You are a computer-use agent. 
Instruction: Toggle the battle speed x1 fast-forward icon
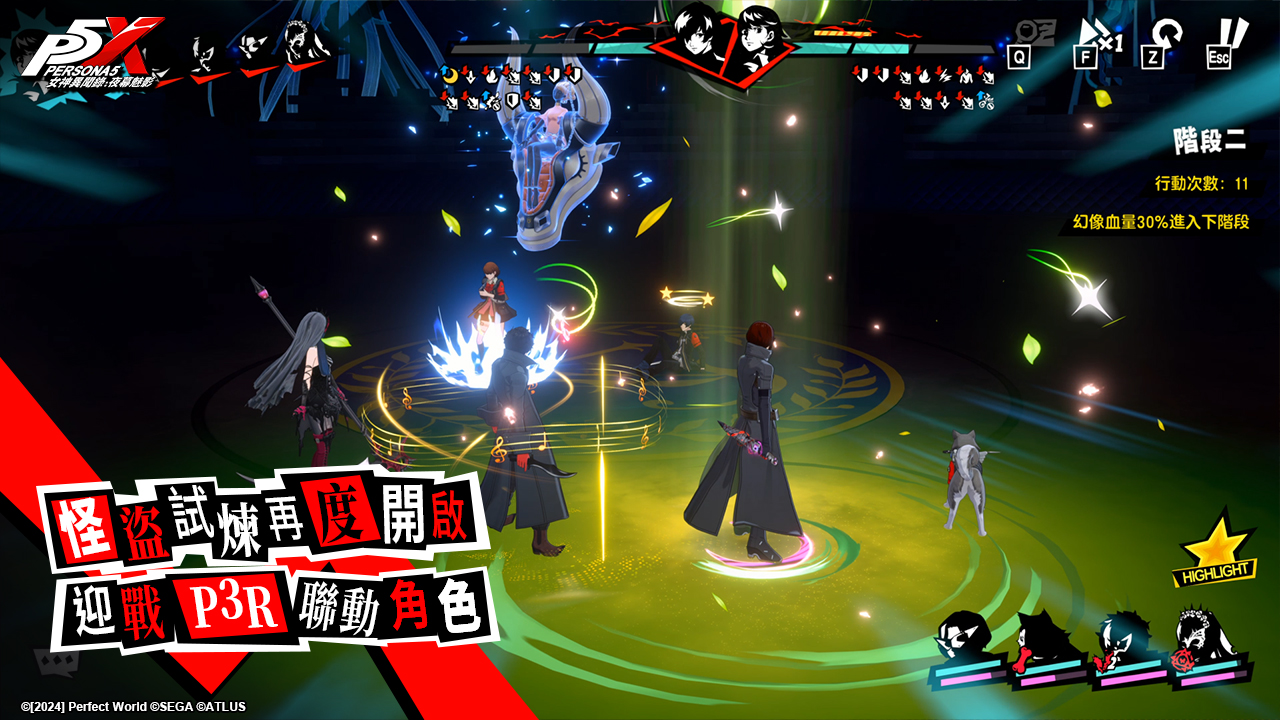point(1097,40)
